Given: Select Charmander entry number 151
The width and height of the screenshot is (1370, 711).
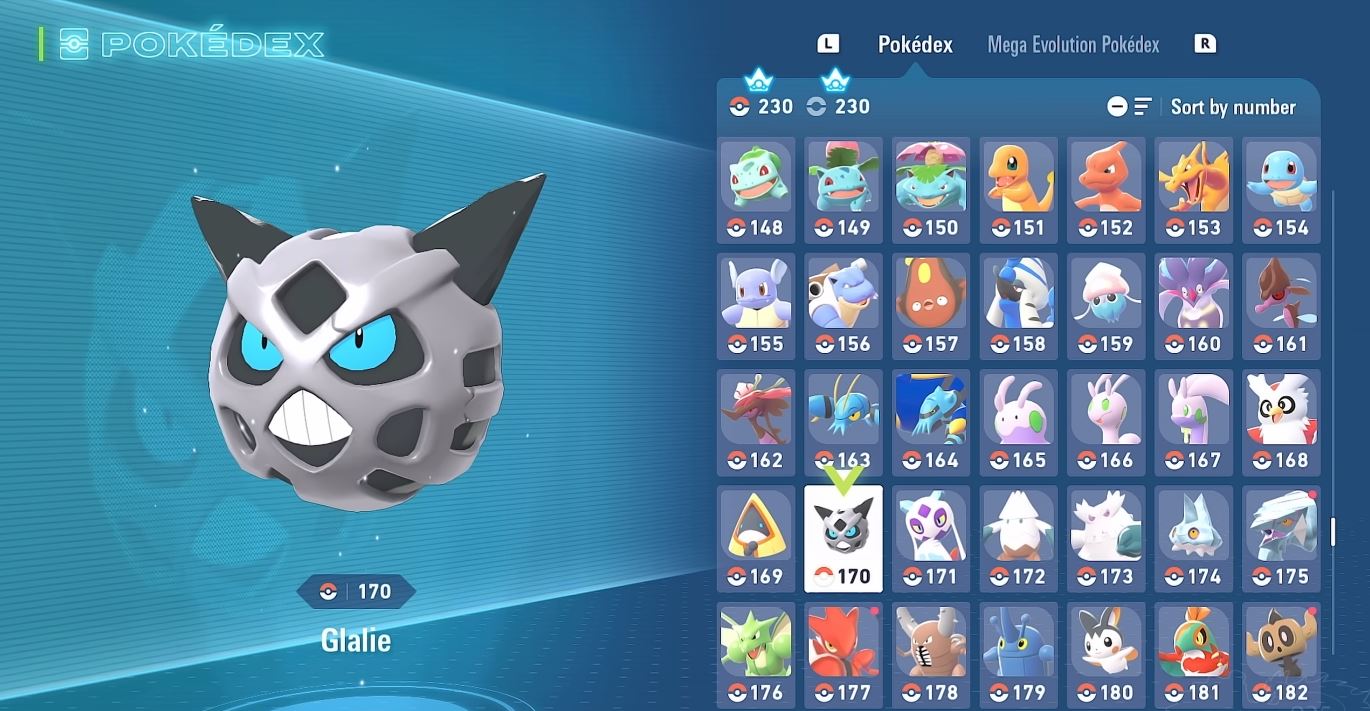Looking at the screenshot, I should coord(1018,190).
